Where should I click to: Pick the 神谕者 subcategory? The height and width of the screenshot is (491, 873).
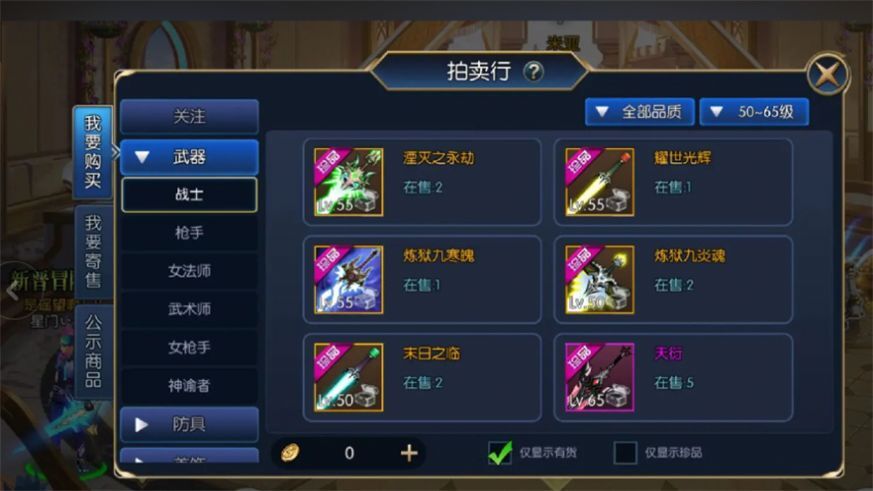point(189,385)
